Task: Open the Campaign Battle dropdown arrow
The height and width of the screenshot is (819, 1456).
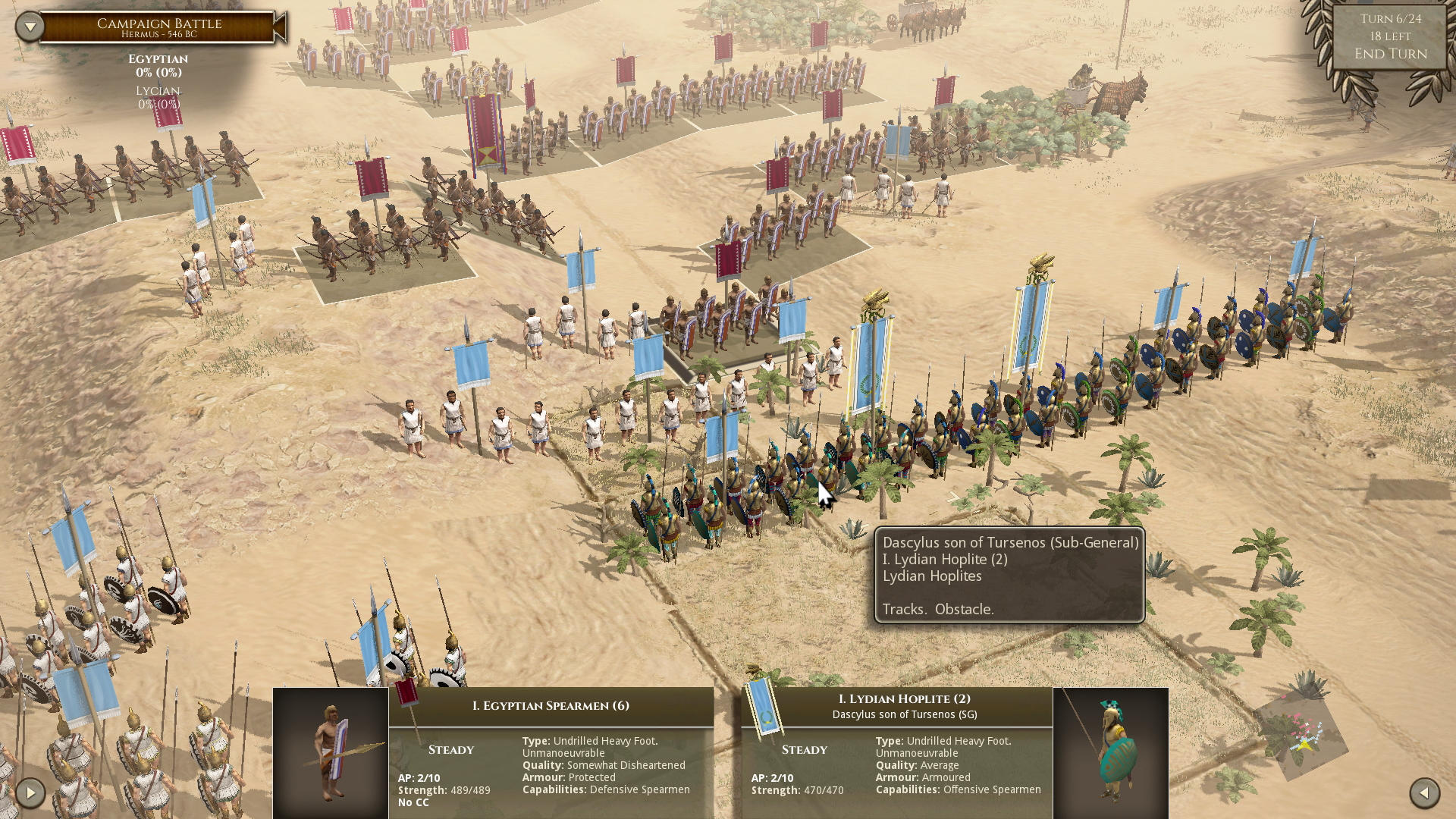Action: [30, 27]
